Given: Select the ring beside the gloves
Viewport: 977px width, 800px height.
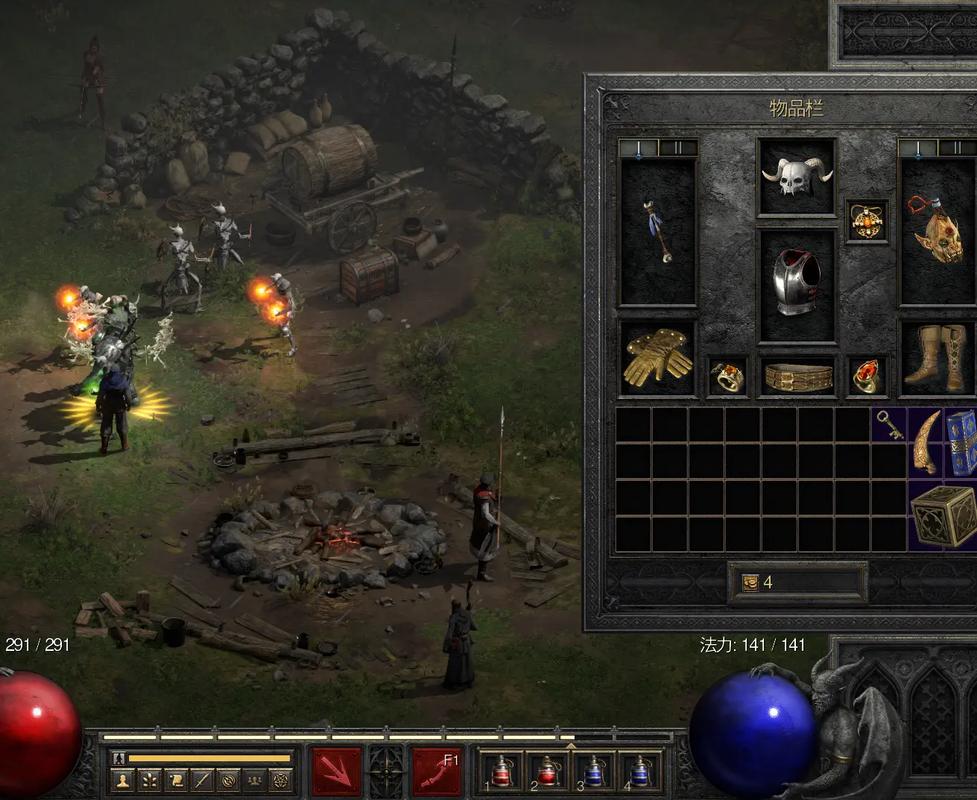Looking at the screenshot, I should [727, 377].
